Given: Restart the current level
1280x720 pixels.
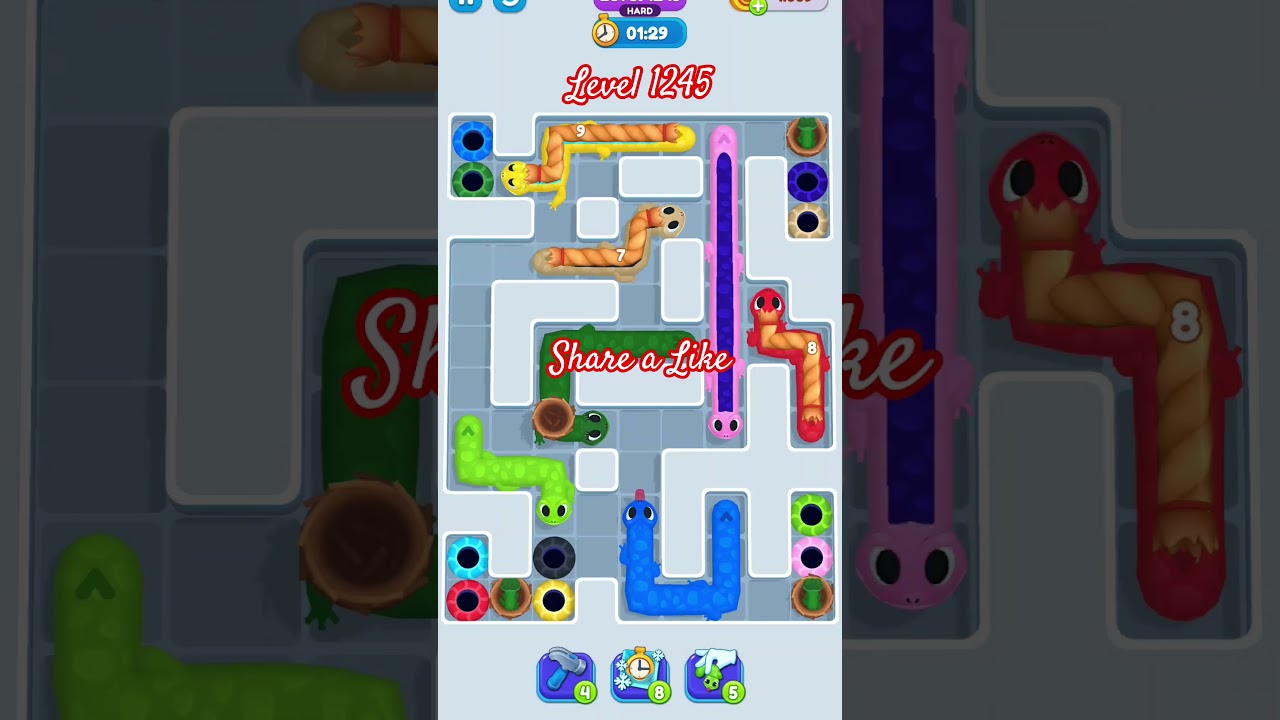Looking at the screenshot, I should [510, 5].
